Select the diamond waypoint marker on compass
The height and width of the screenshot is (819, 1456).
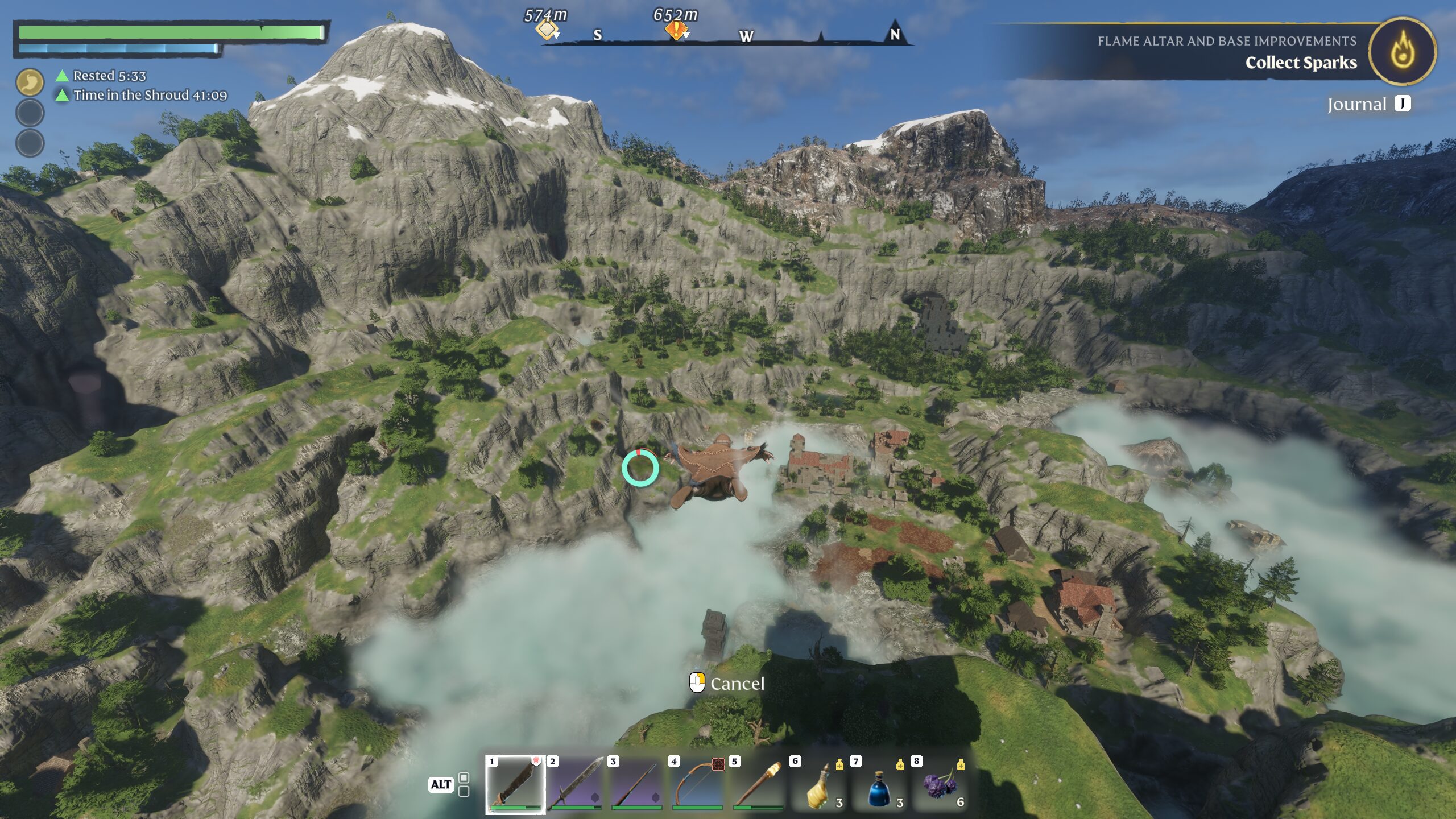pos(546,30)
